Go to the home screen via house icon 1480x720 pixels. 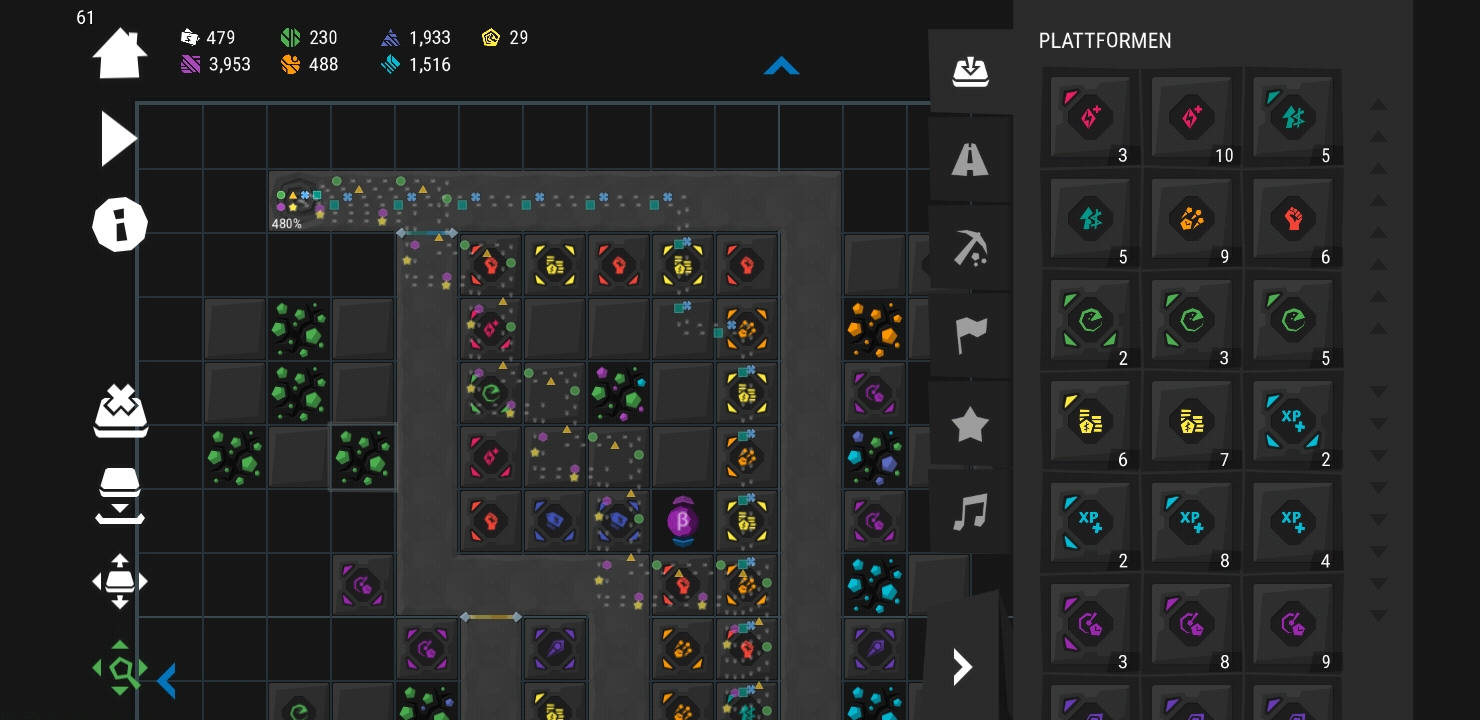120,53
